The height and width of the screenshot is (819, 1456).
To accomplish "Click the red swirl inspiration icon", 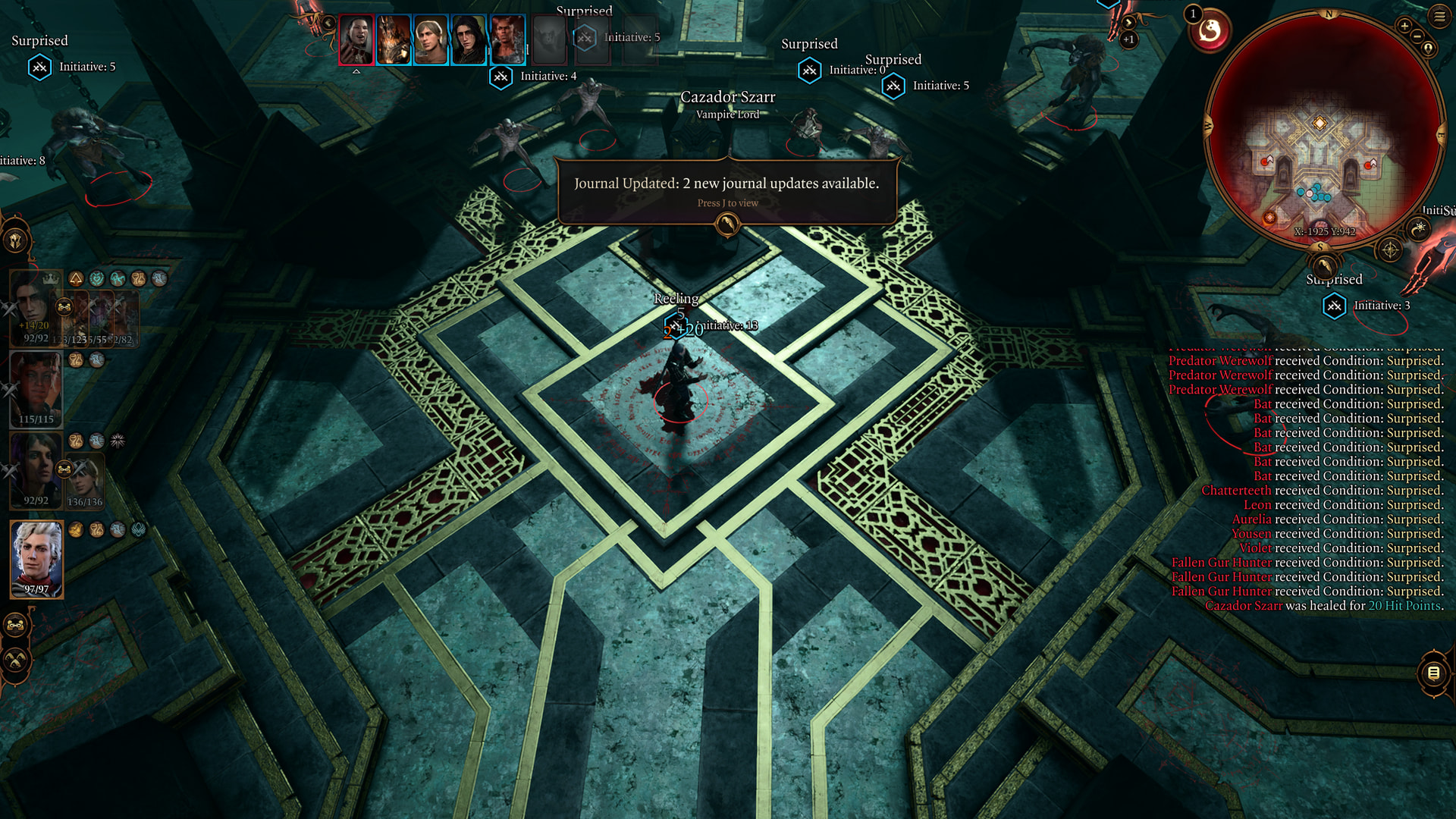I will tap(1210, 31).
